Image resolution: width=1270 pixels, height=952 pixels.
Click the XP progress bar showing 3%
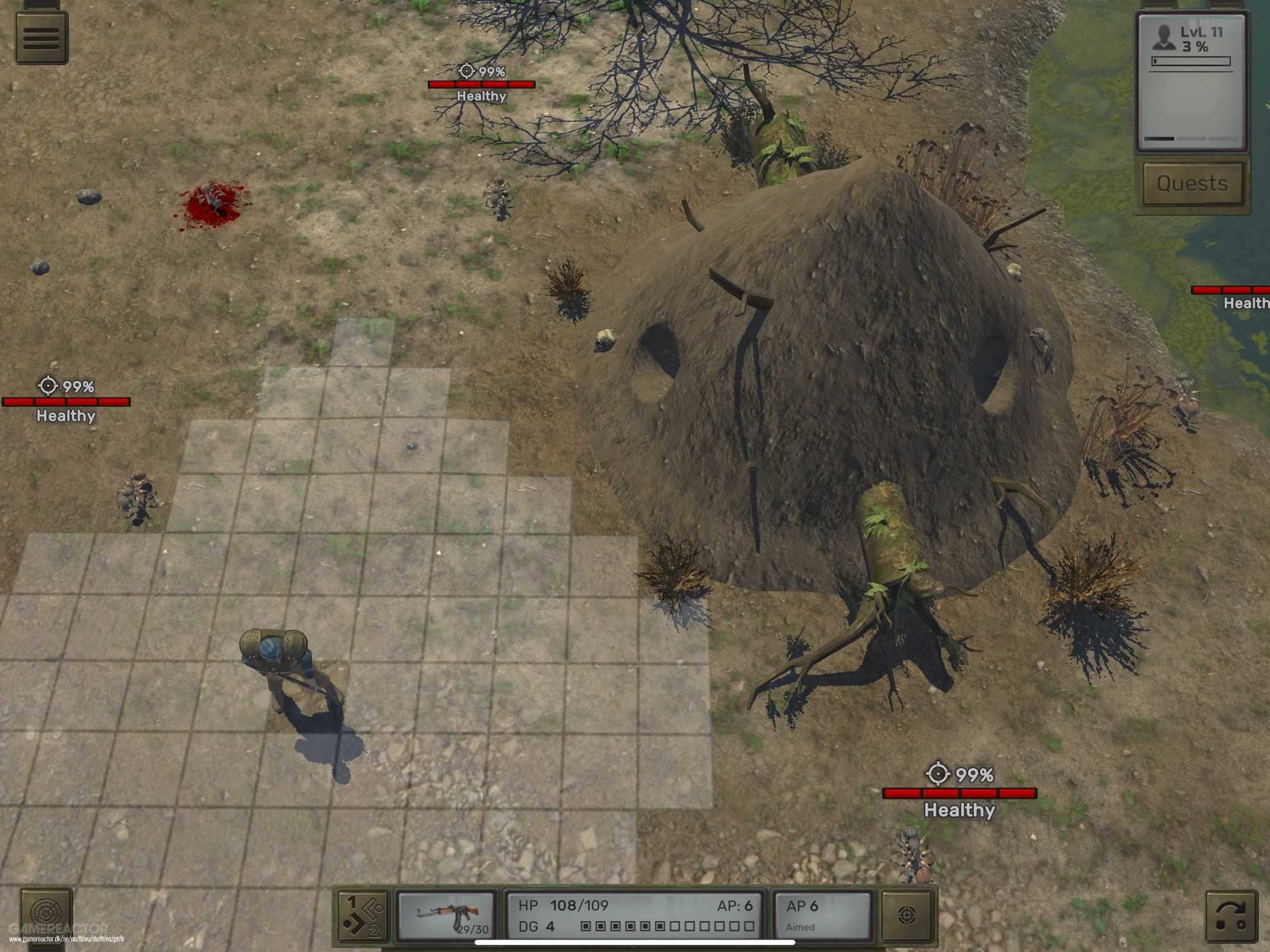[1189, 61]
